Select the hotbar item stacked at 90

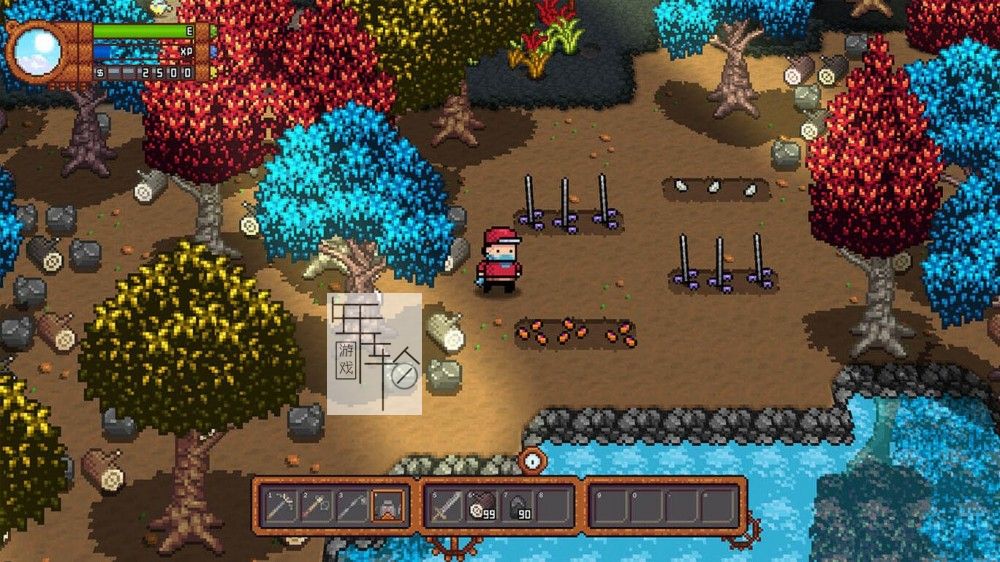tap(518, 506)
